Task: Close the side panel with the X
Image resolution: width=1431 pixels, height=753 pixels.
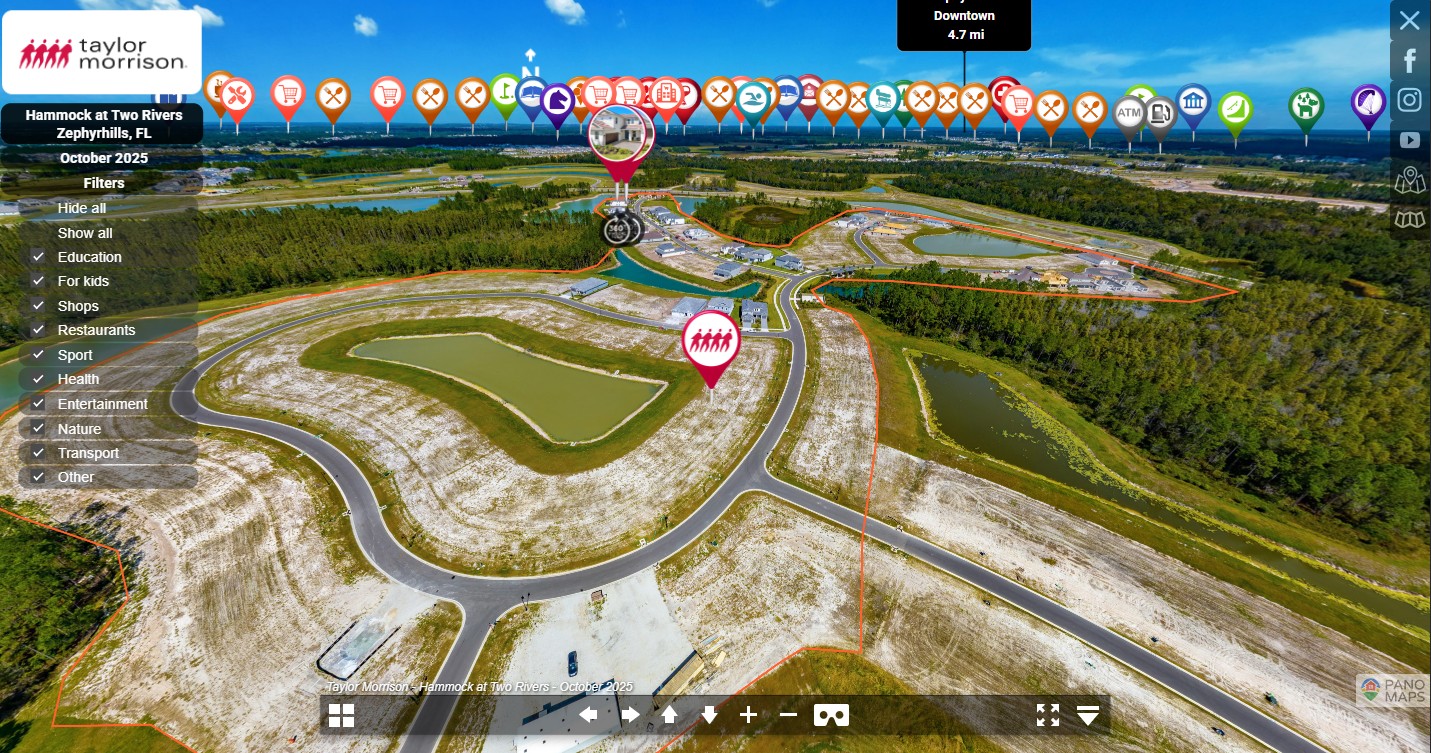Action: coord(1409,20)
